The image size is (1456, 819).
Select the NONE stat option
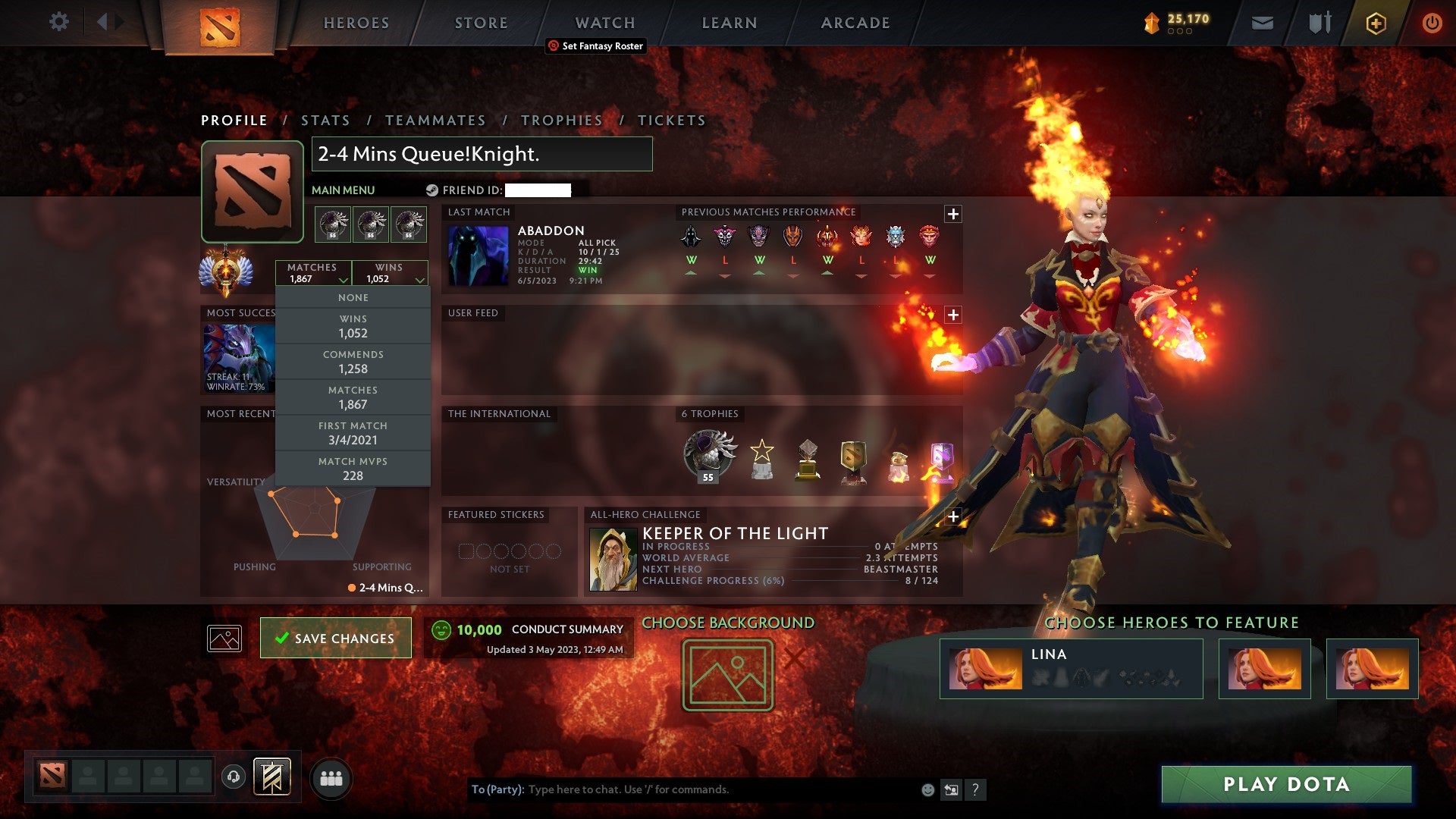coord(353,297)
